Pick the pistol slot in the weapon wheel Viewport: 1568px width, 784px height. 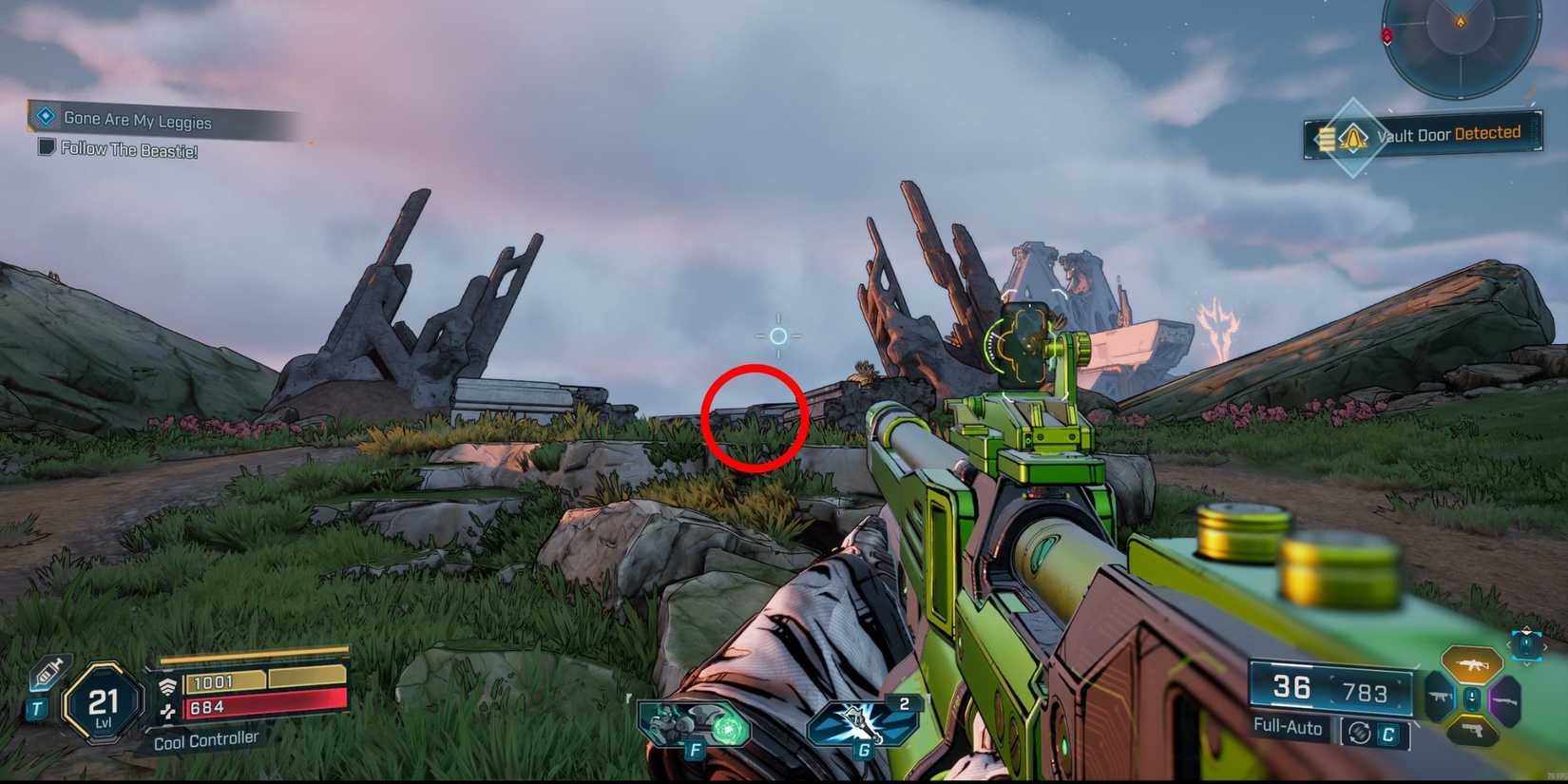click(x=1473, y=729)
